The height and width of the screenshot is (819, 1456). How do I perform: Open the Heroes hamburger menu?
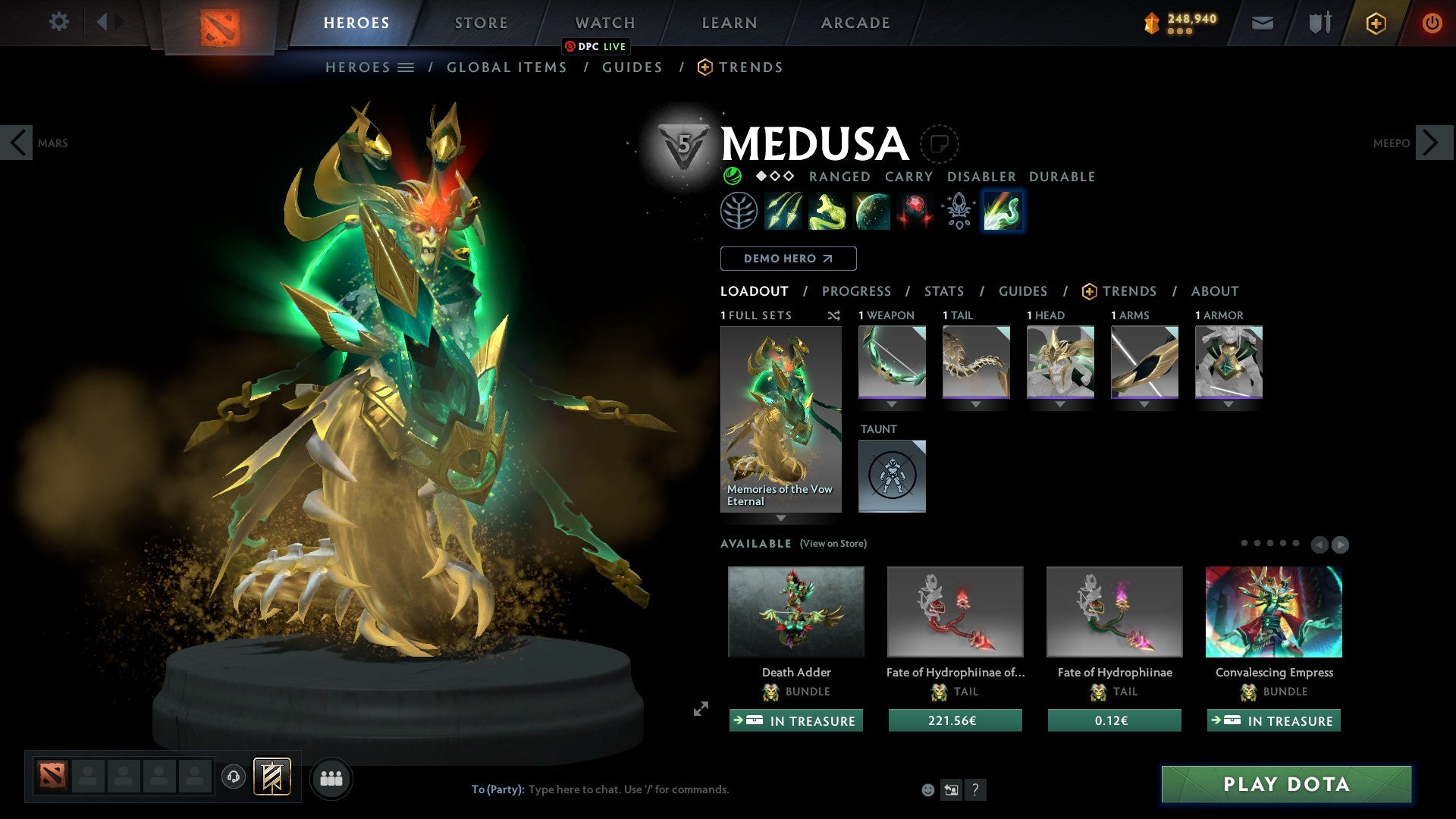(406, 67)
